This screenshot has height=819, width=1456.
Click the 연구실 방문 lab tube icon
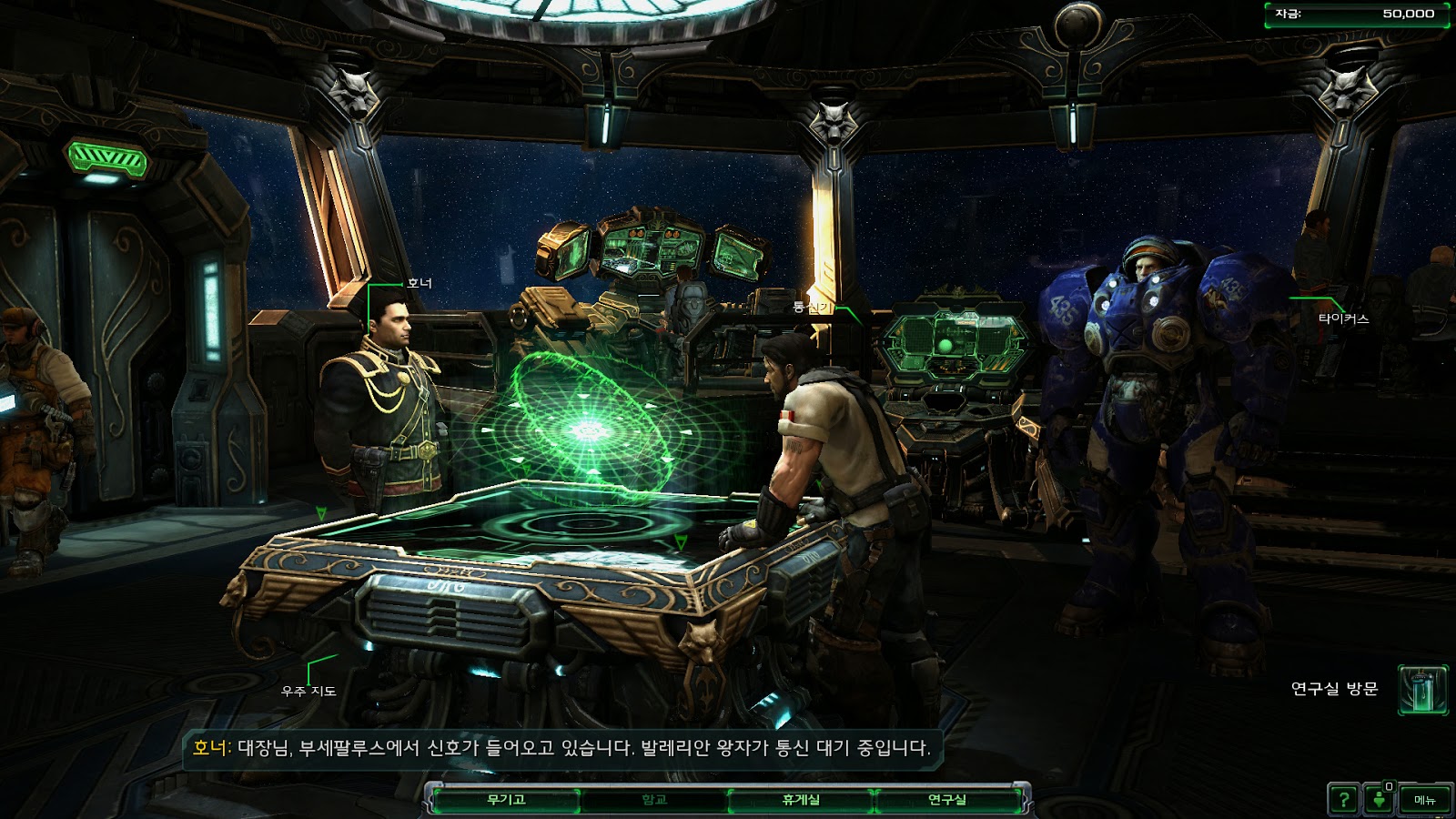[x=1422, y=690]
